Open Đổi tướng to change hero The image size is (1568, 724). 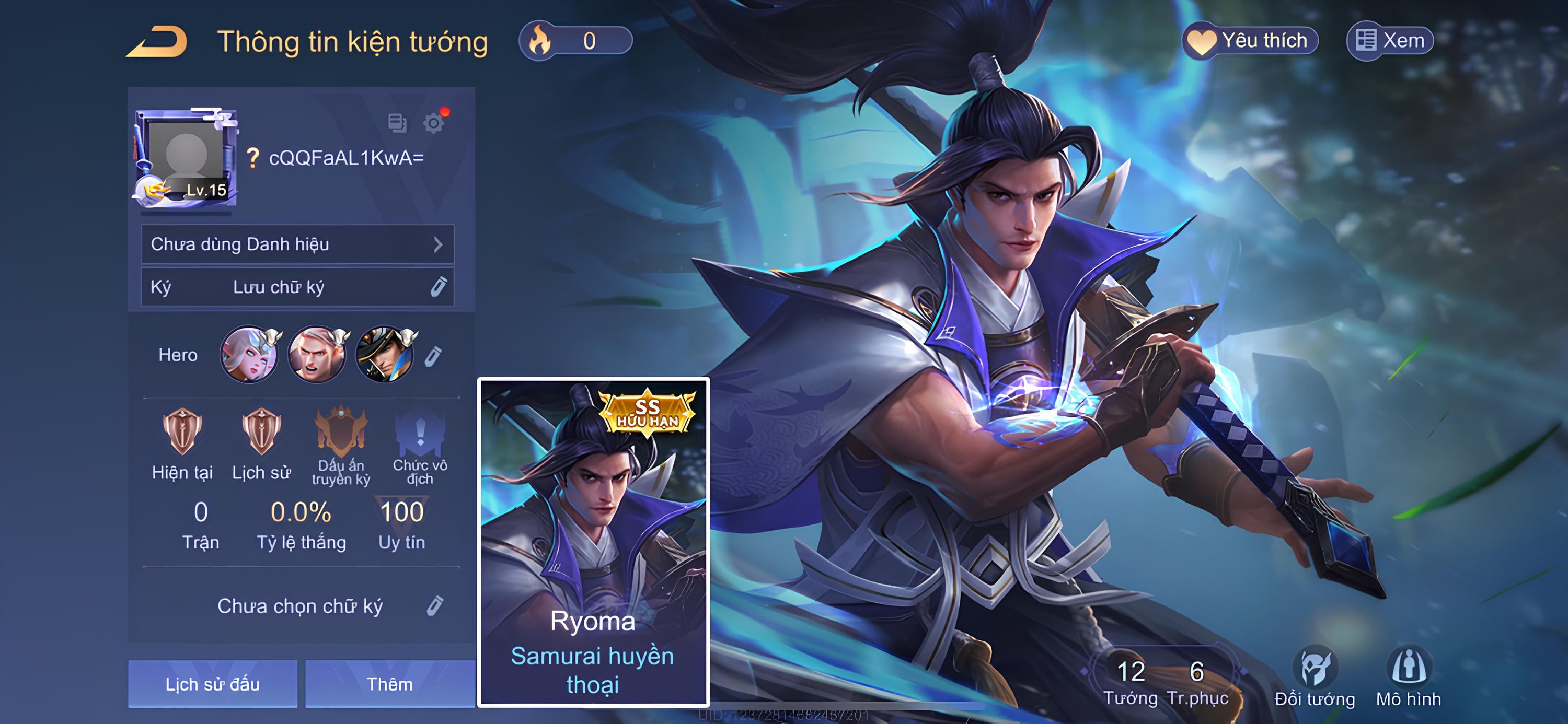pos(1315,675)
